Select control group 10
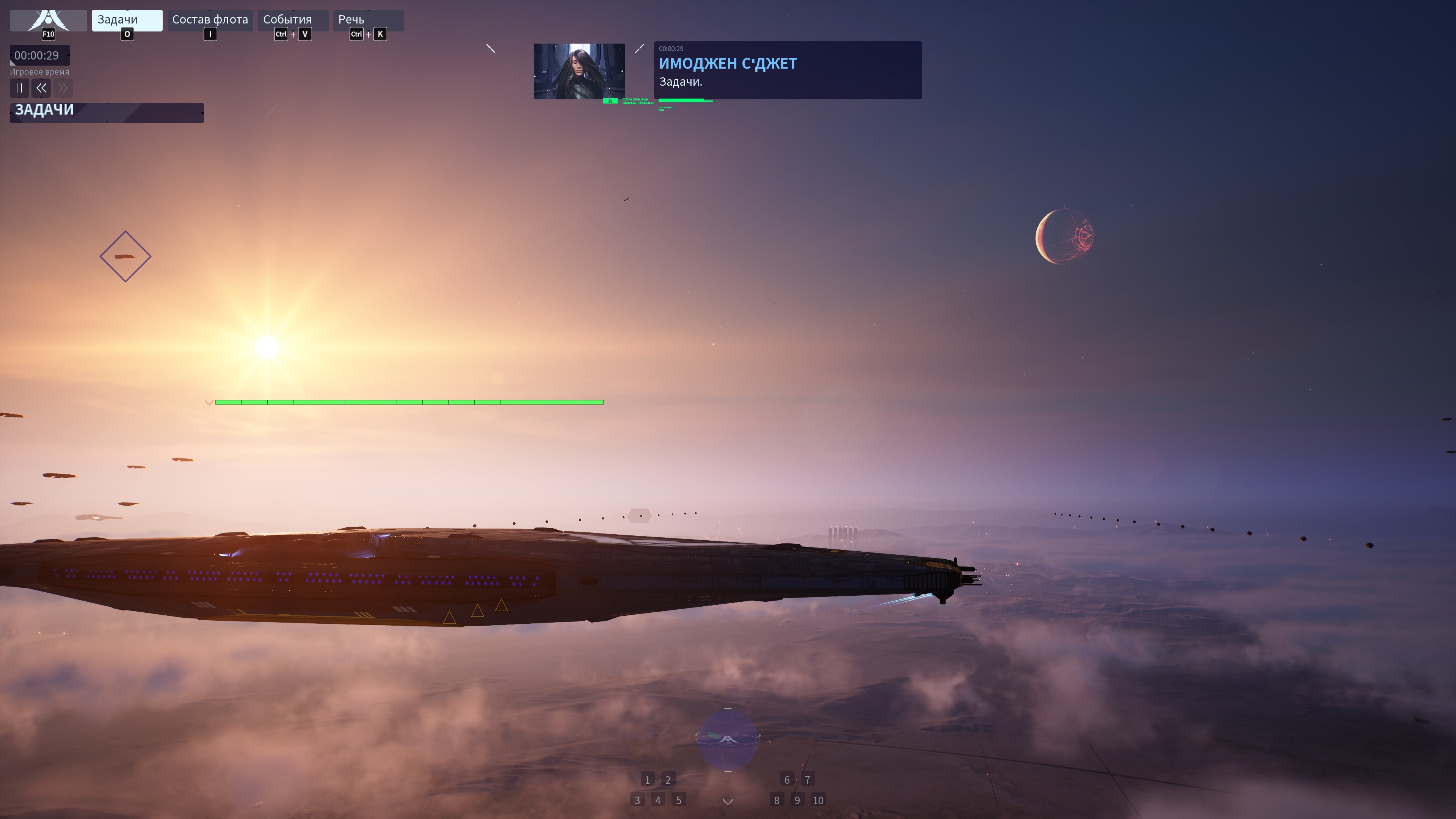This screenshot has height=819, width=1456. point(818,800)
